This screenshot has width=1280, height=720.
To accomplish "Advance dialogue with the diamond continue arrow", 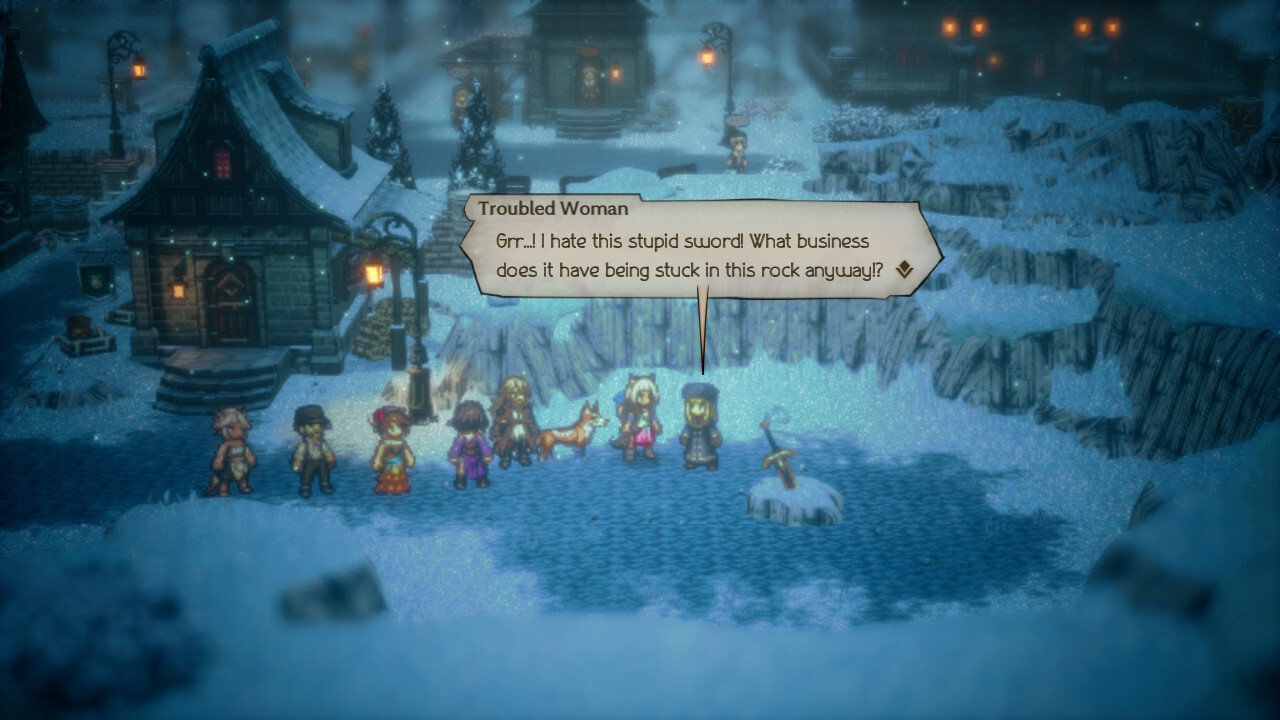I will click(904, 269).
